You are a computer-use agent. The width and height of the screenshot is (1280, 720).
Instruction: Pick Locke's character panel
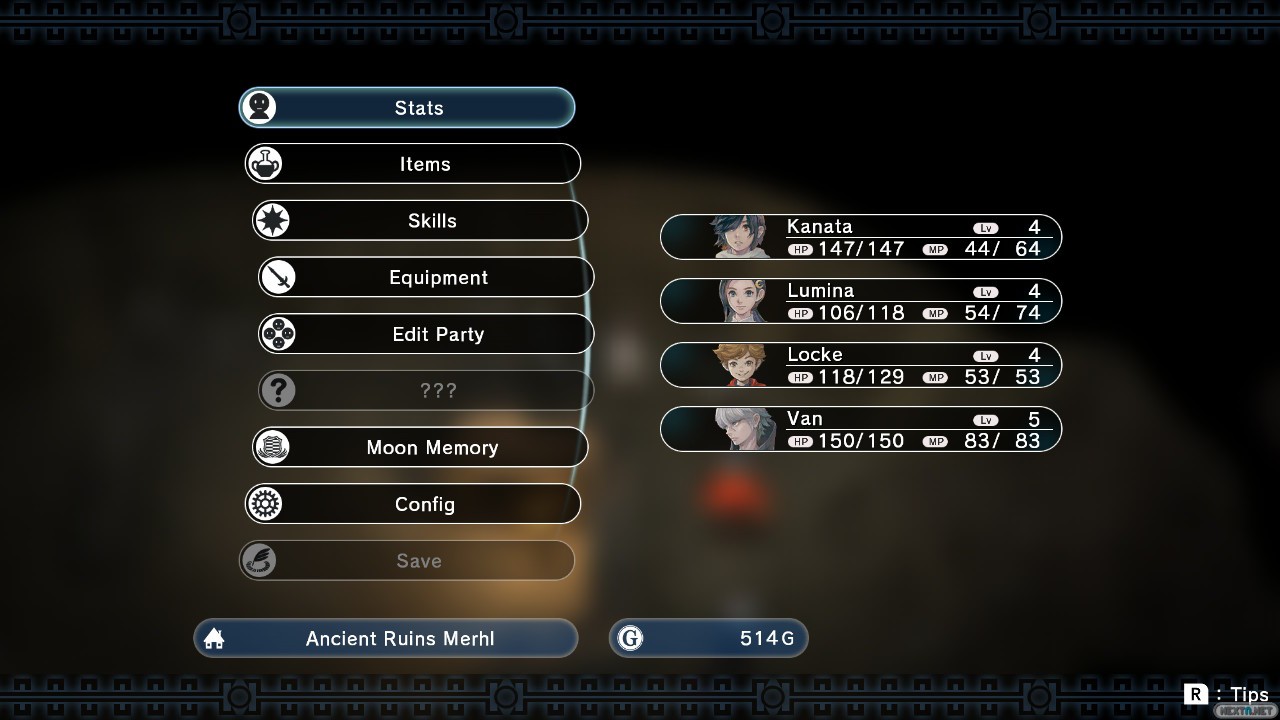861,365
